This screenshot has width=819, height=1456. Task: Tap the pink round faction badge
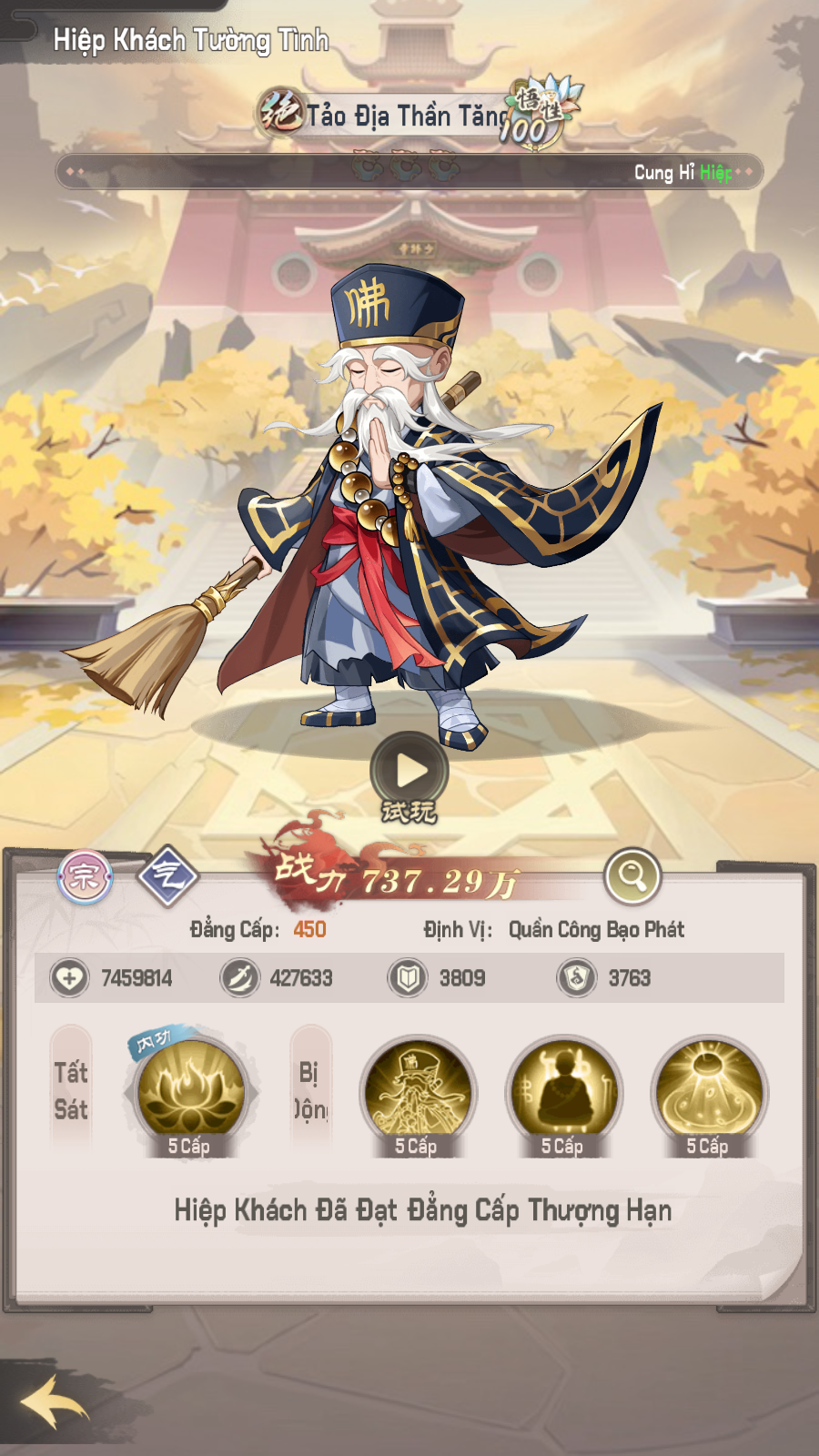point(85,877)
